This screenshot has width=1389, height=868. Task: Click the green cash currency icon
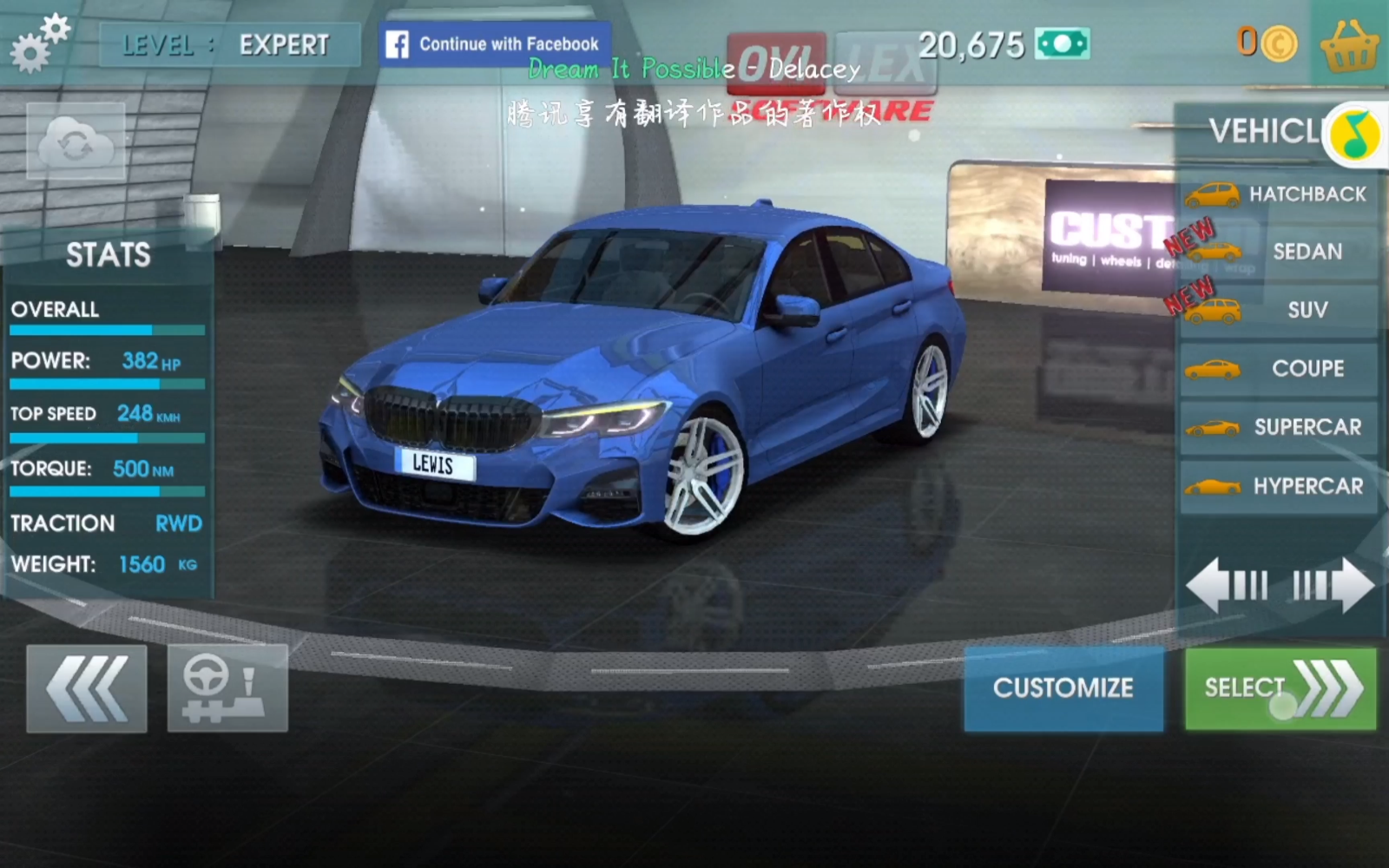[x=1063, y=44]
